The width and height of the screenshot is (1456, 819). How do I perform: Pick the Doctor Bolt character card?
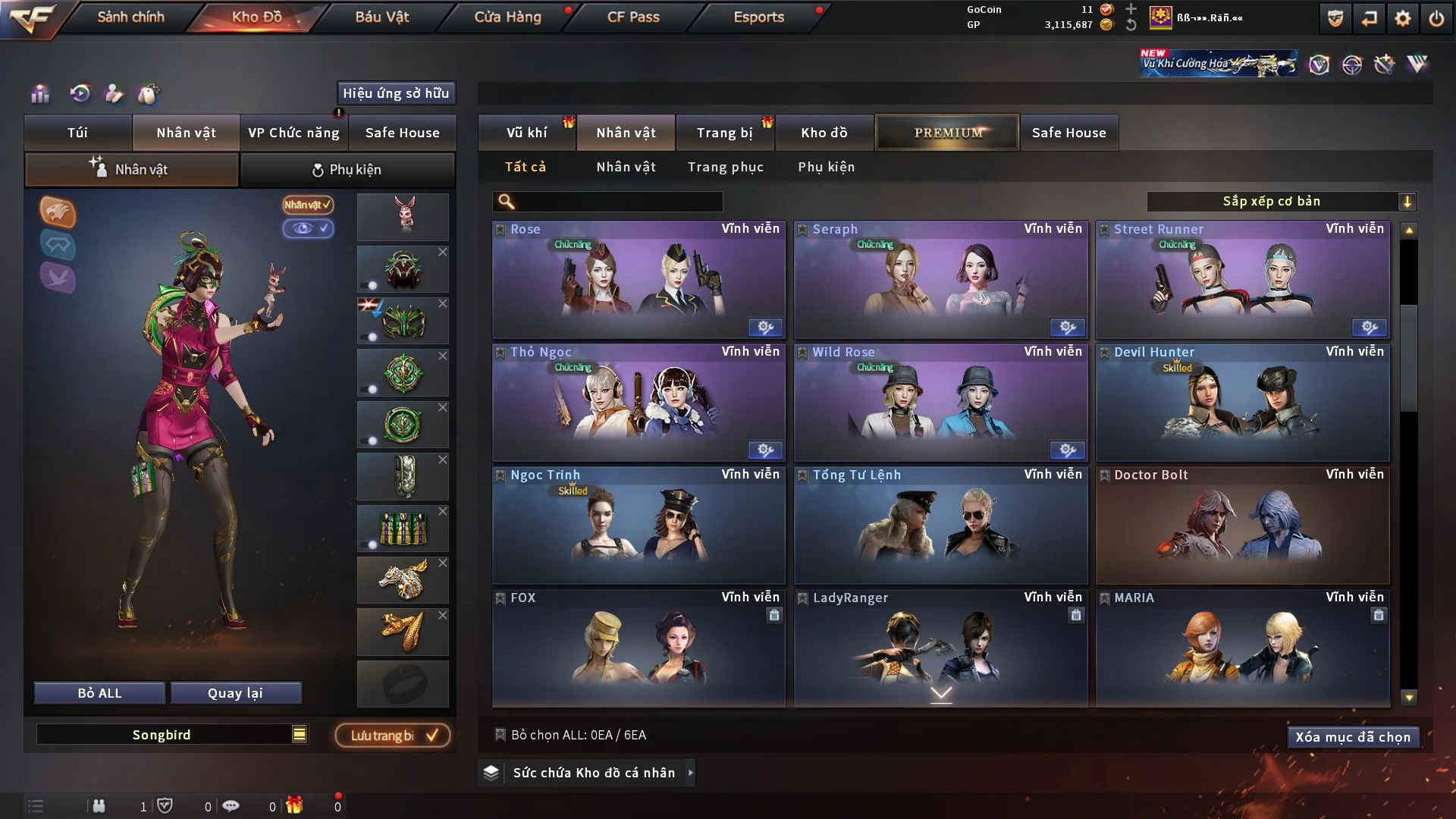tap(1242, 526)
